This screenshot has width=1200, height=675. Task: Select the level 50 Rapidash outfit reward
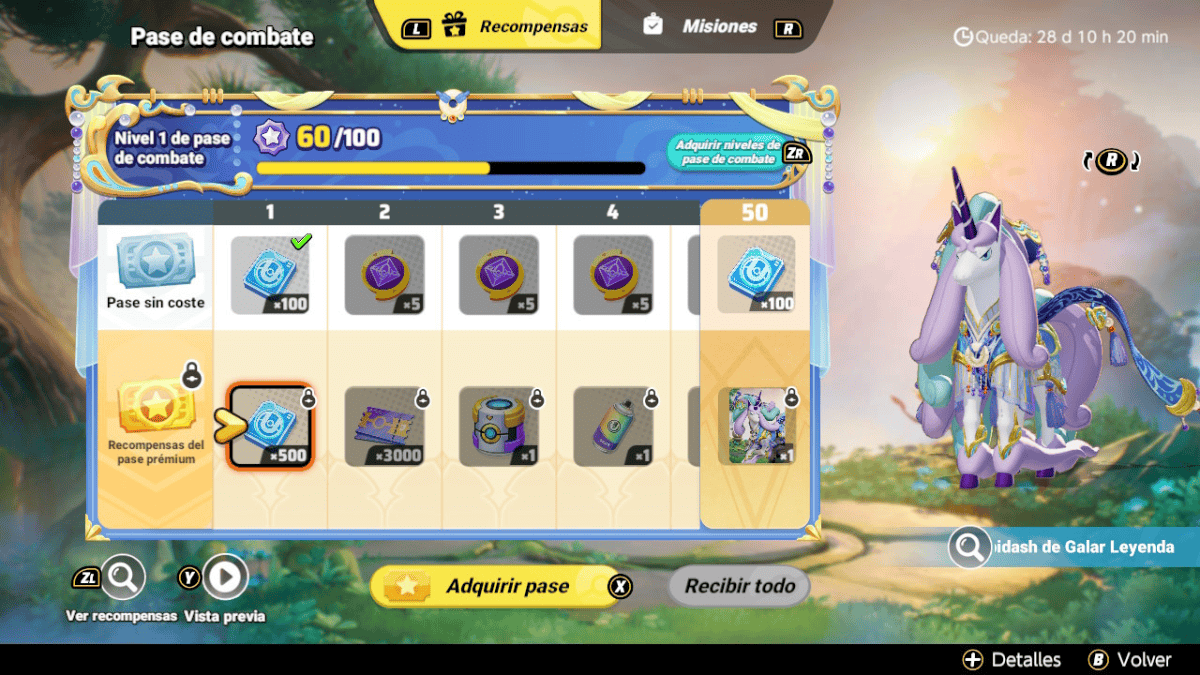[x=756, y=426]
